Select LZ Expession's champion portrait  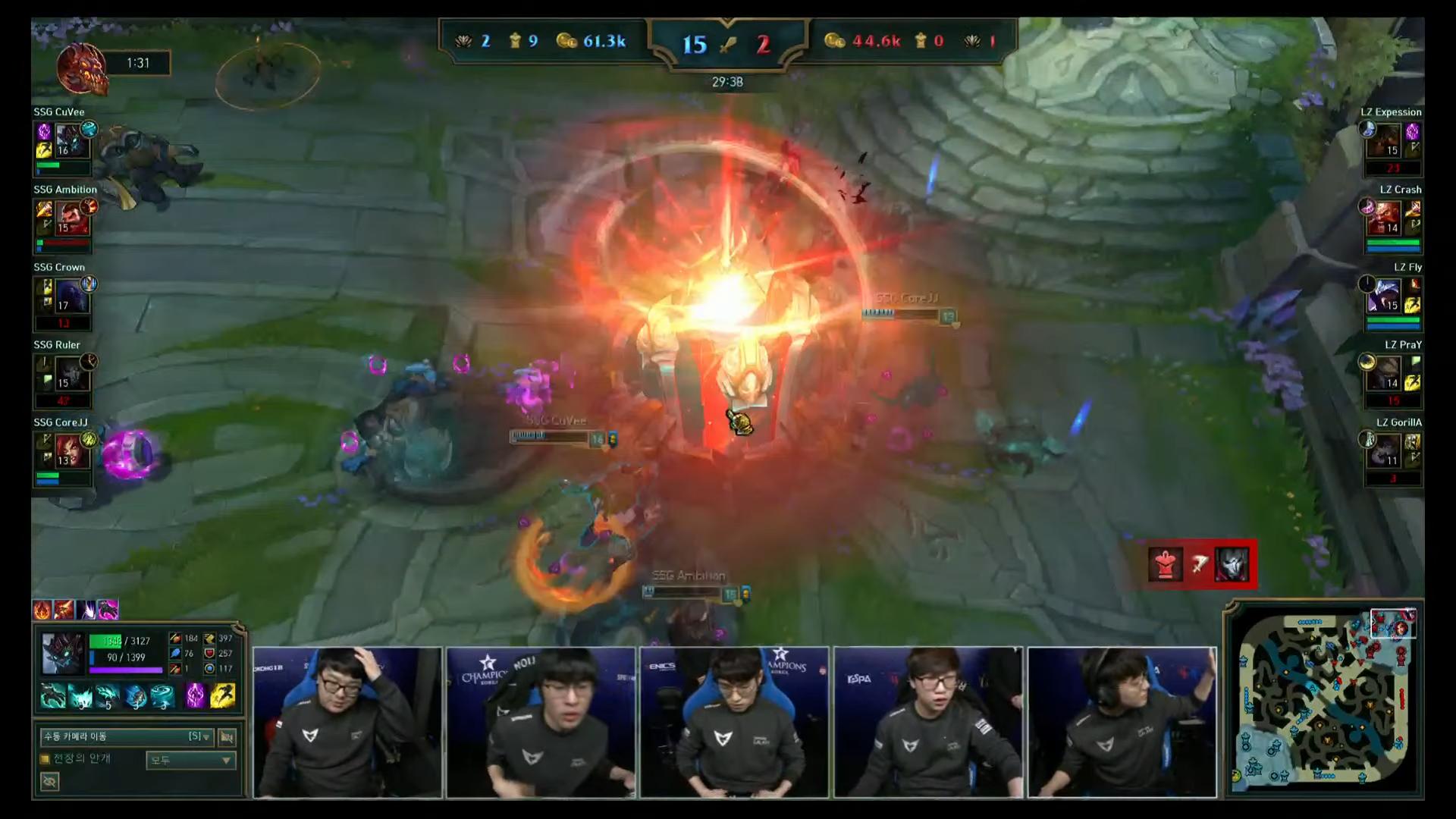click(1385, 141)
